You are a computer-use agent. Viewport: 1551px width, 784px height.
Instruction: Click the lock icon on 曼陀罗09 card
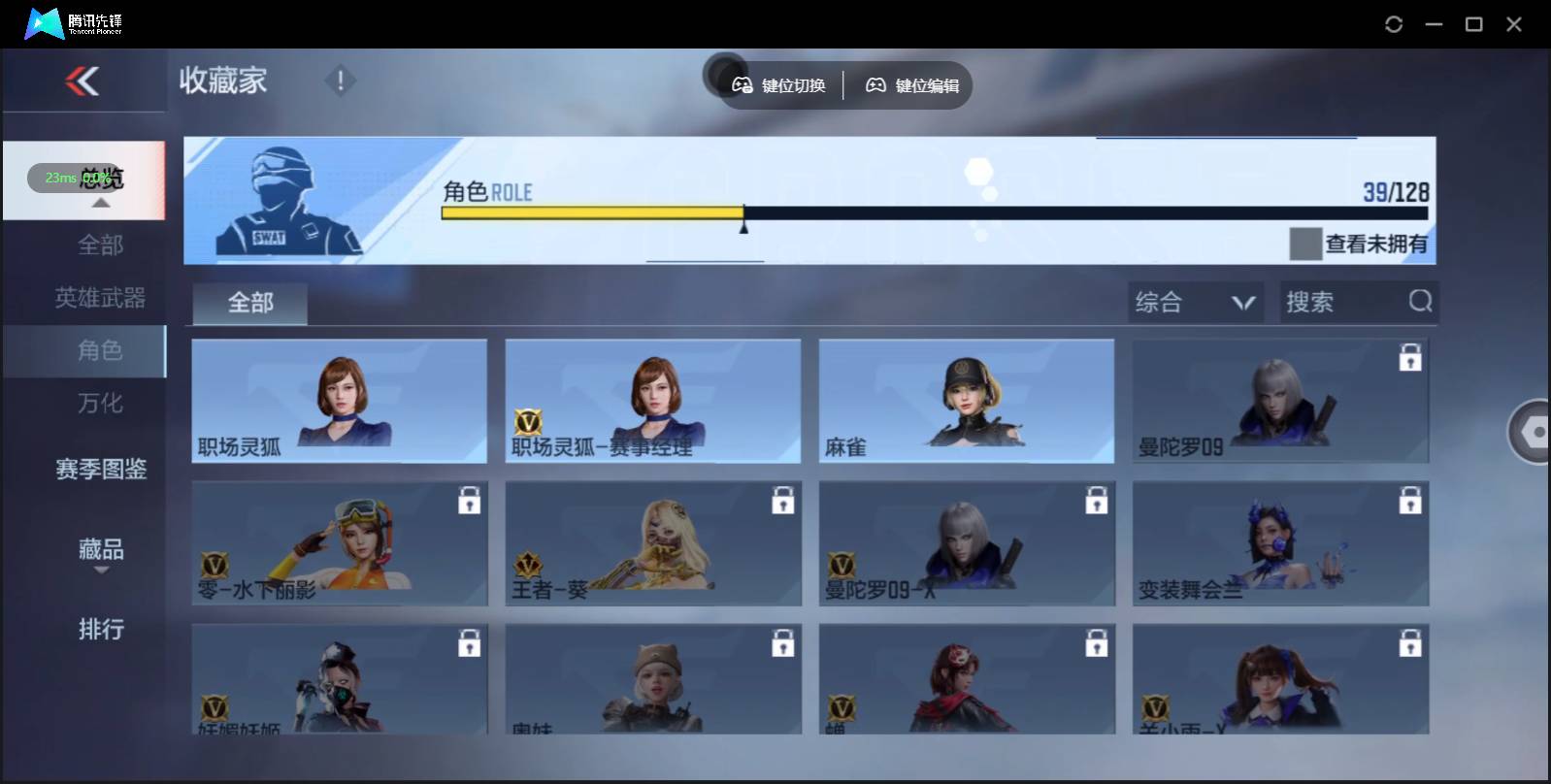1412,358
